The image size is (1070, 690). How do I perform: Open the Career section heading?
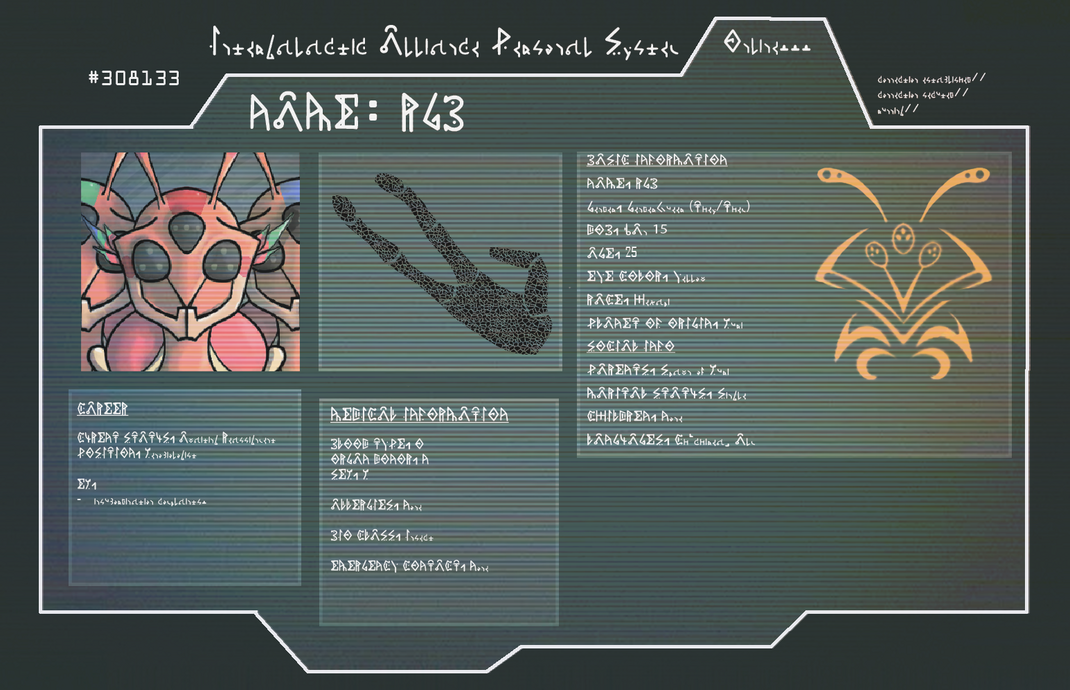point(103,409)
